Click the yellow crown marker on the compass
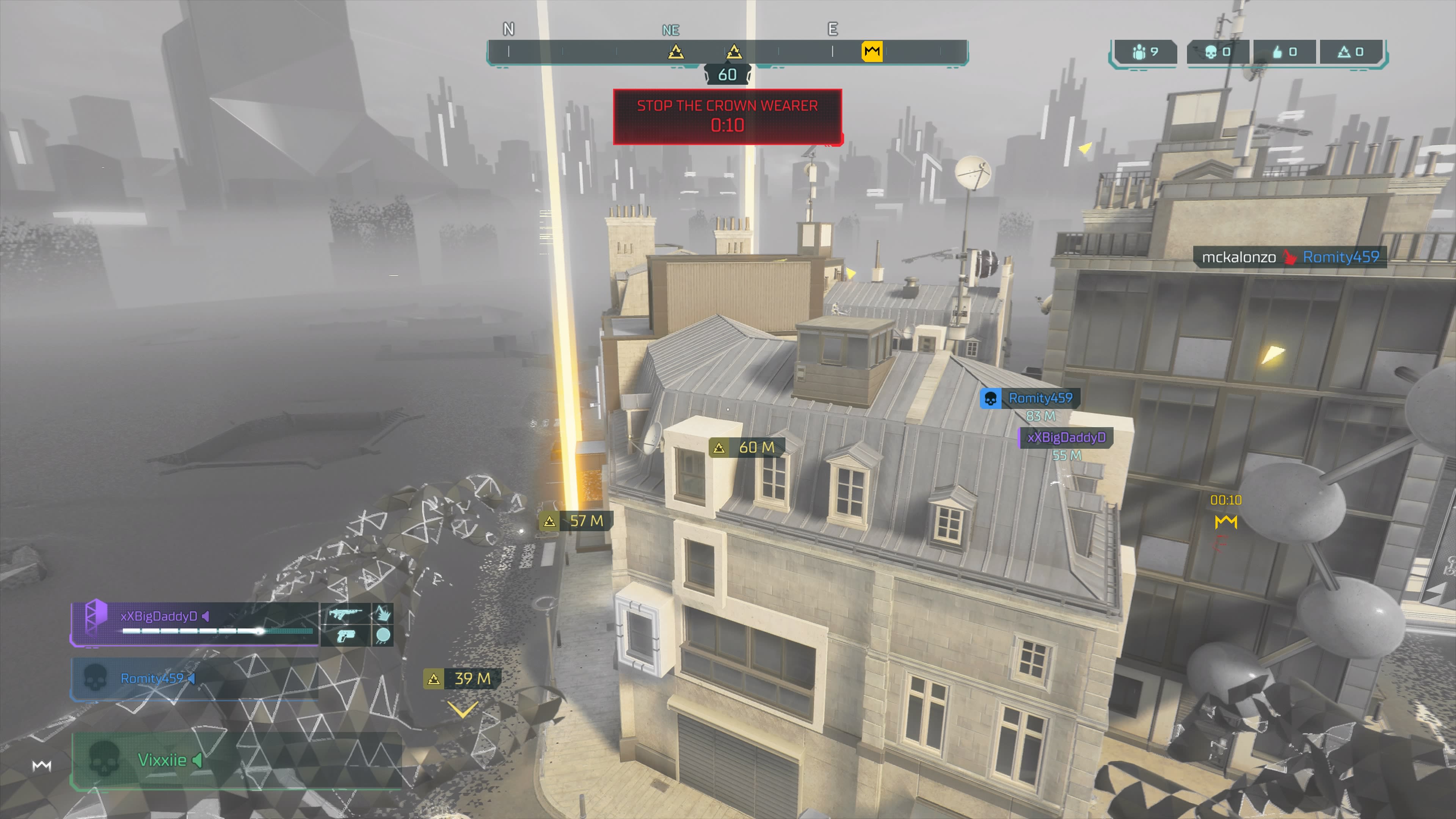The width and height of the screenshot is (1456, 819). click(x=872, y=52)
